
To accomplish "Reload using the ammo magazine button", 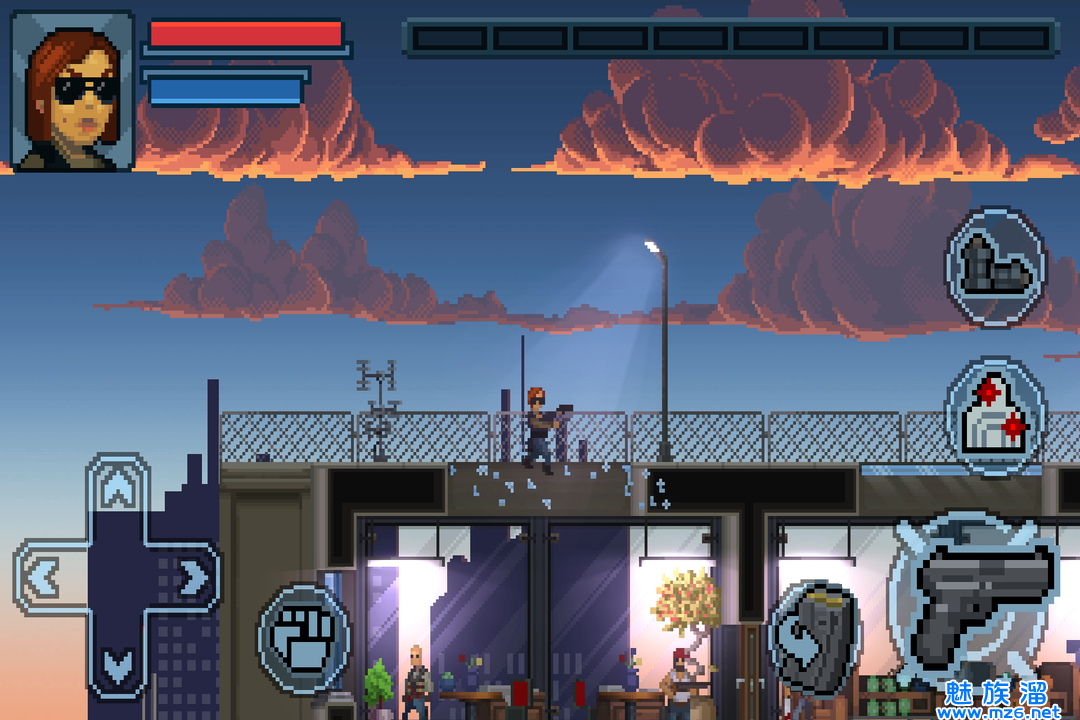I will 814,637.
